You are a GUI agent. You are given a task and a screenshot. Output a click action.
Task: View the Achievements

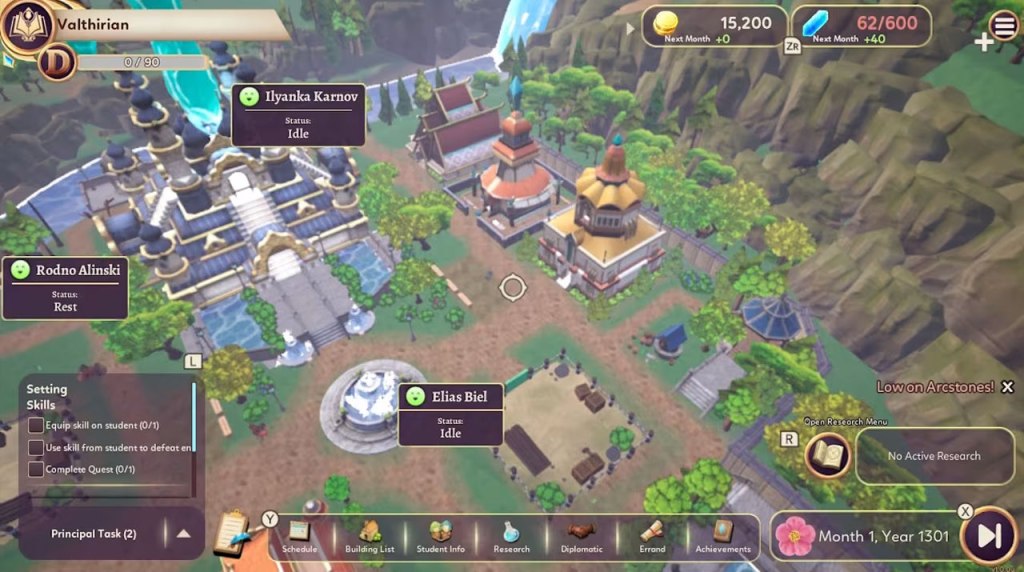pyautogui.click(x=723, y=536)
